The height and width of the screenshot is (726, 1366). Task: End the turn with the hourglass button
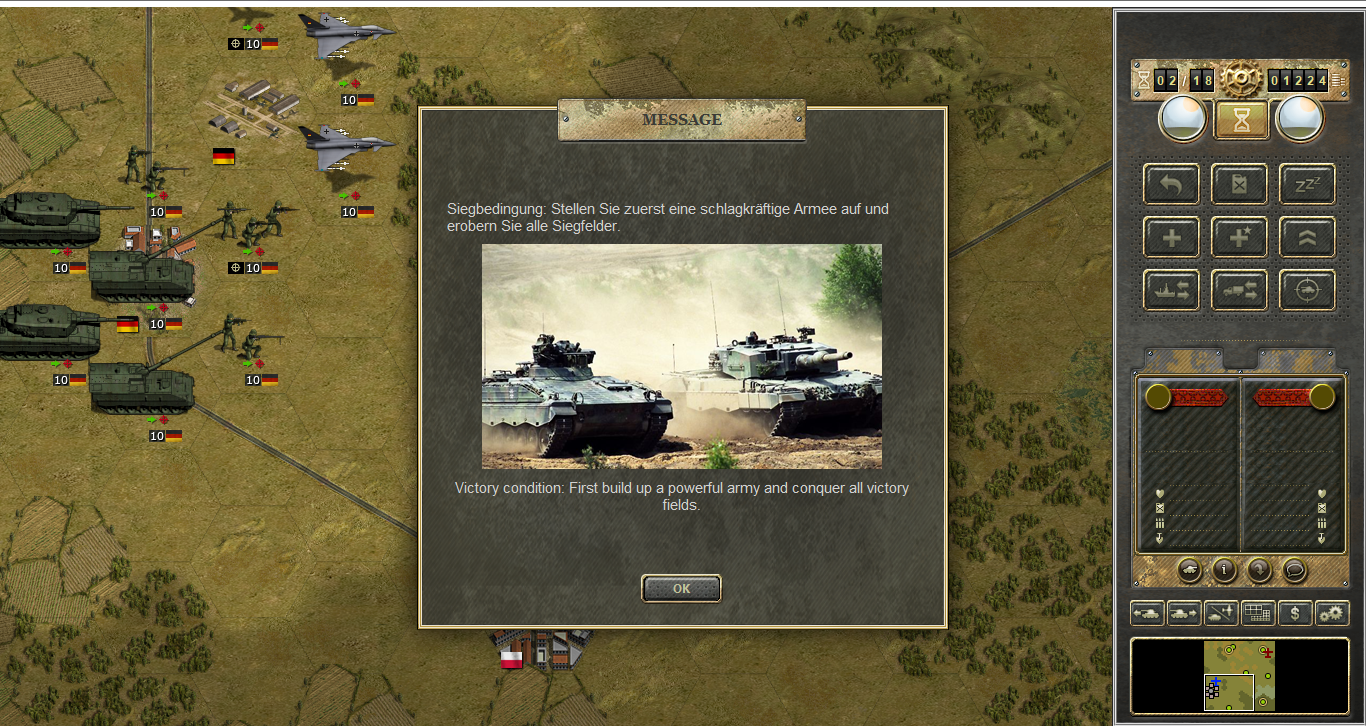(x=1241, y=120)
